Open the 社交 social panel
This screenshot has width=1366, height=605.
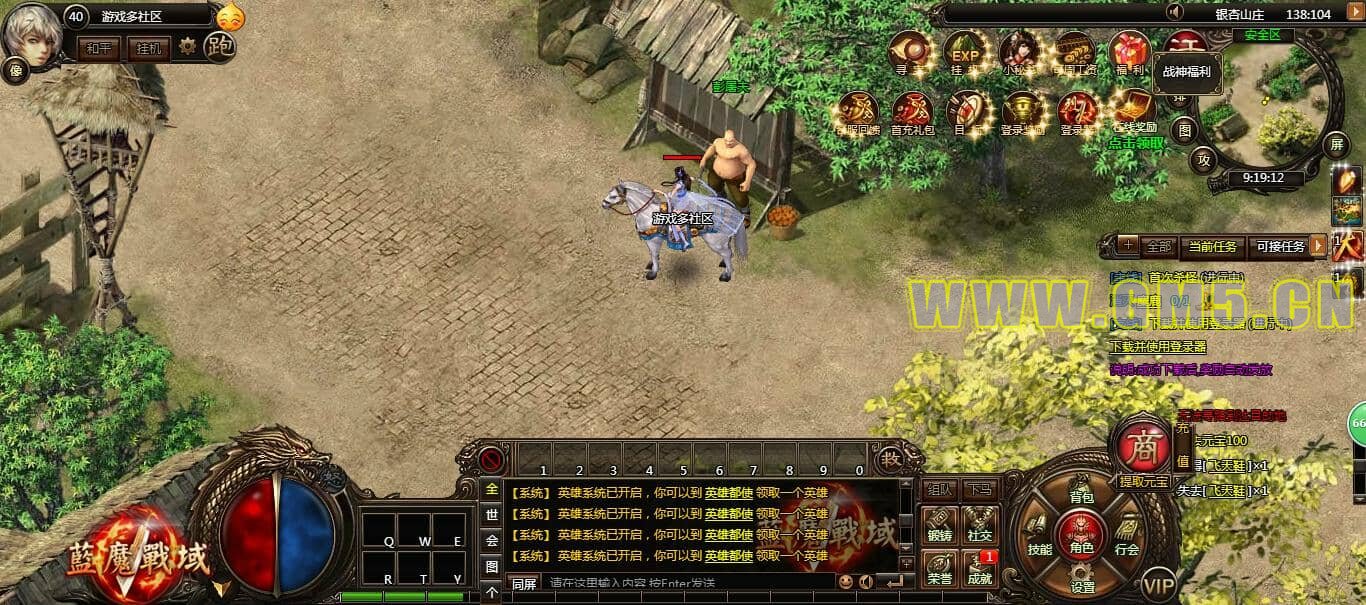pyautogui.click(x=980, y=523)
